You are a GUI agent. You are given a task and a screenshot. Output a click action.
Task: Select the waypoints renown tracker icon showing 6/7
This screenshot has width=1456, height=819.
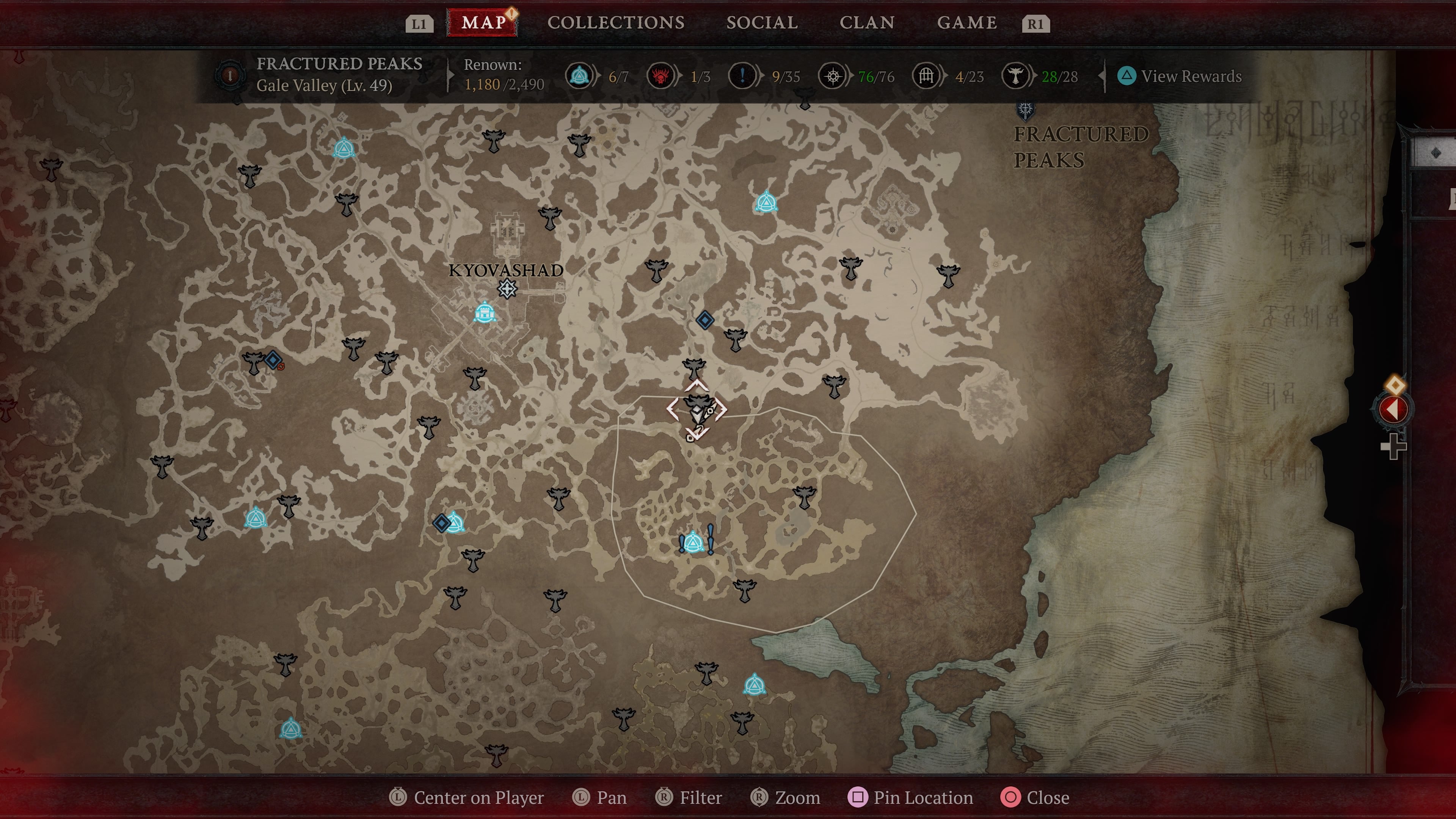pos(579,76)
